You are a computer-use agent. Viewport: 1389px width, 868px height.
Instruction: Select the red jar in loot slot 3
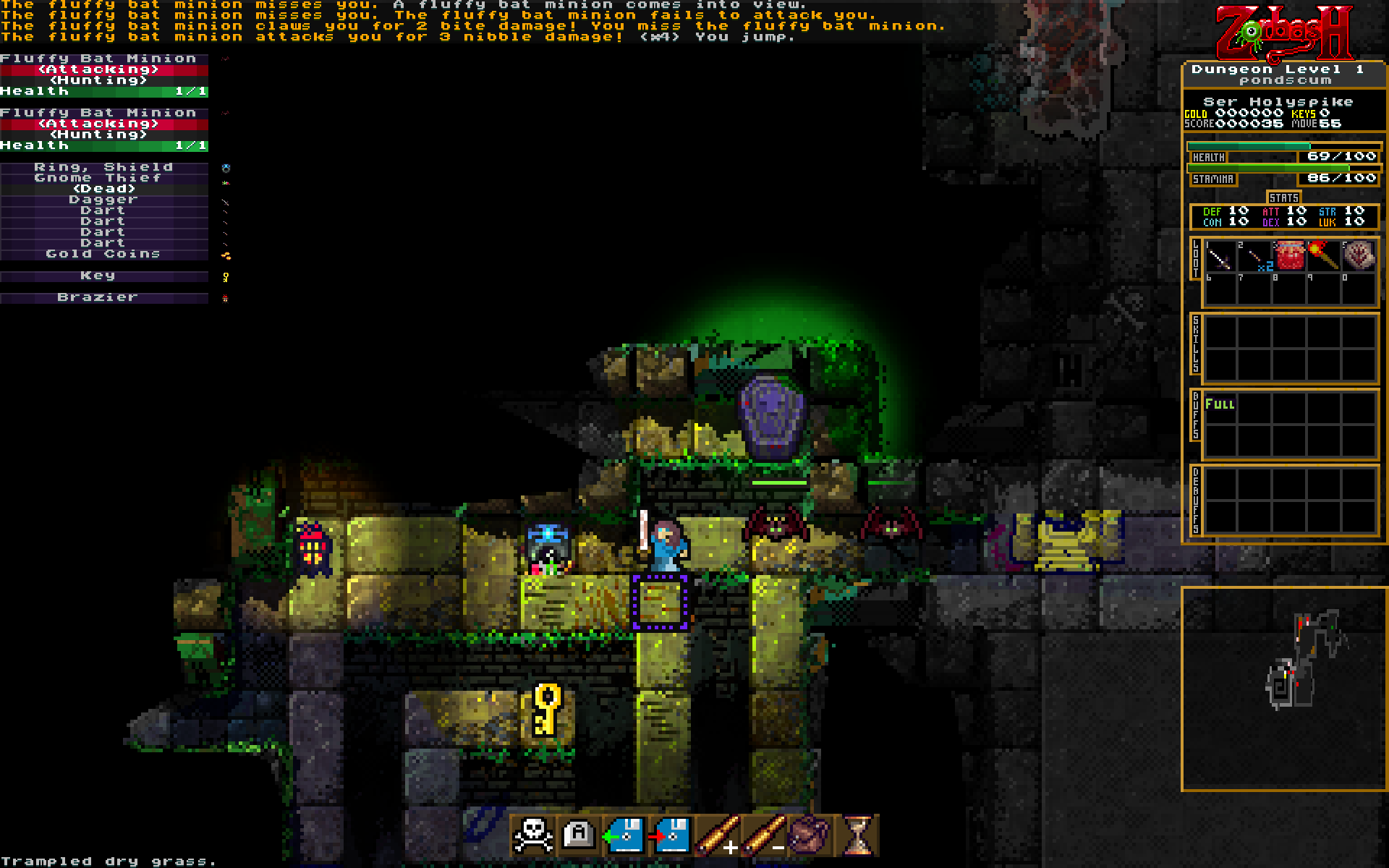[1290, 257]
